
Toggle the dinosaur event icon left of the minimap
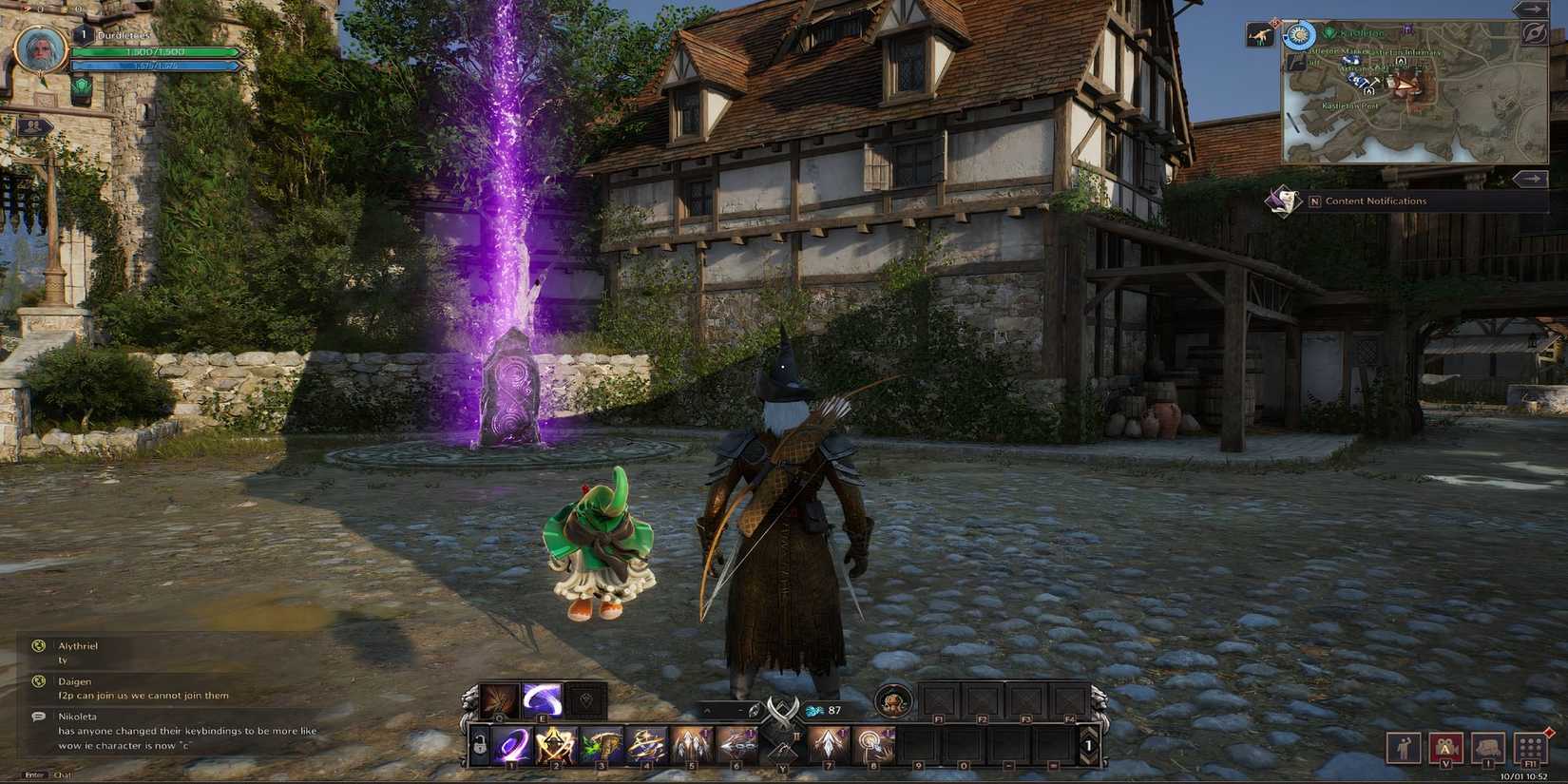click(x=1261, y=36)
